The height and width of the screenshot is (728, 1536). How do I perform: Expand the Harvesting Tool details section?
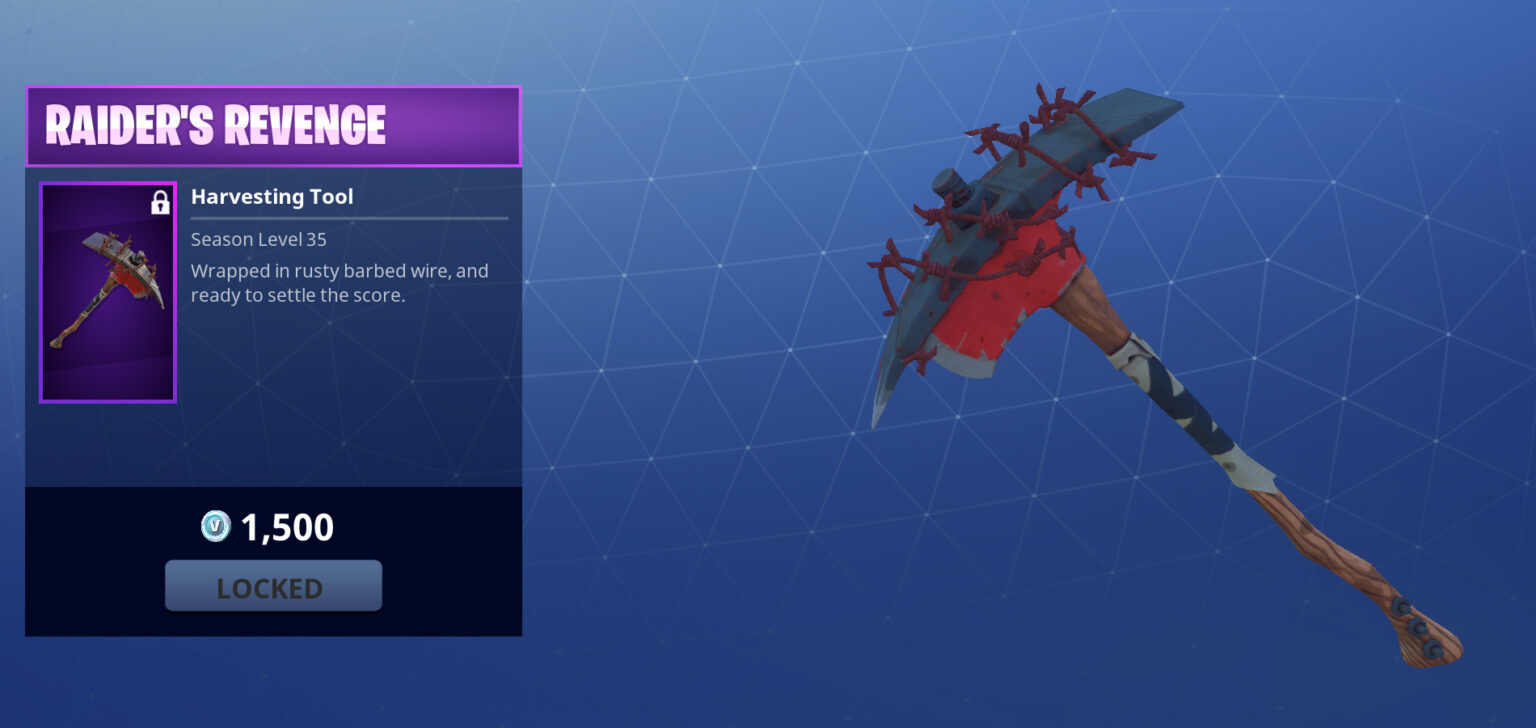tap(271, 196)
